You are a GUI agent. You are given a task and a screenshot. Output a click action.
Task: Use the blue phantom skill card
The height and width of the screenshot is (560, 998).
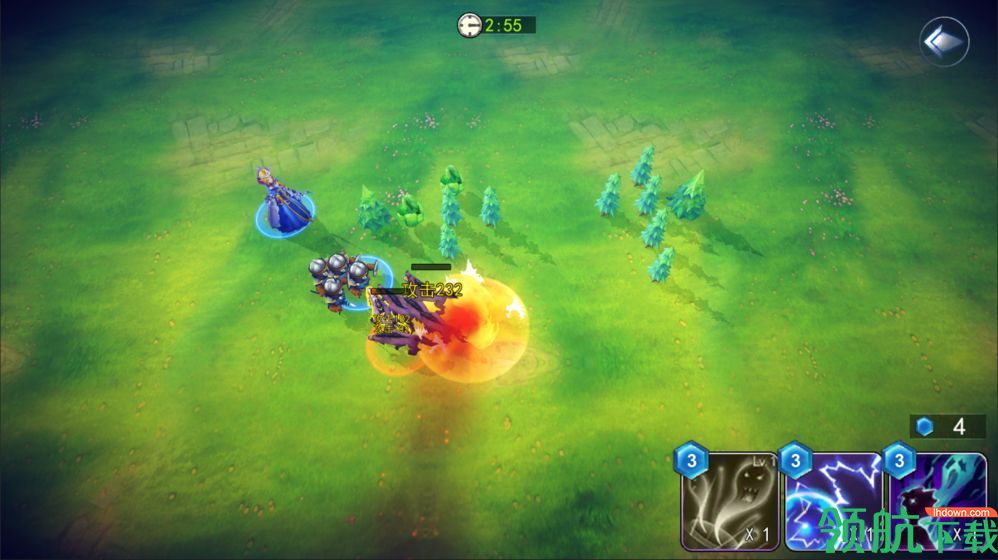[x=938, y=502]
